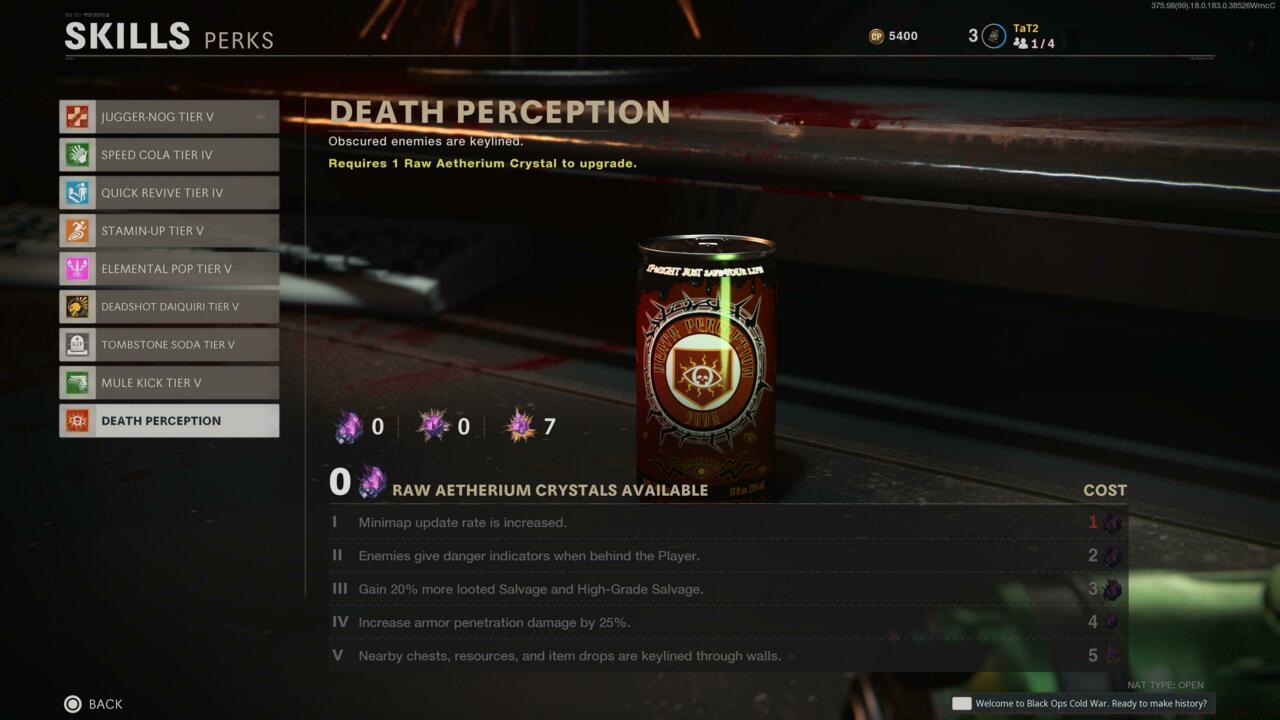Select the Mule Kick perk icon
1280x720 pixels.
[x=77, y=382]
